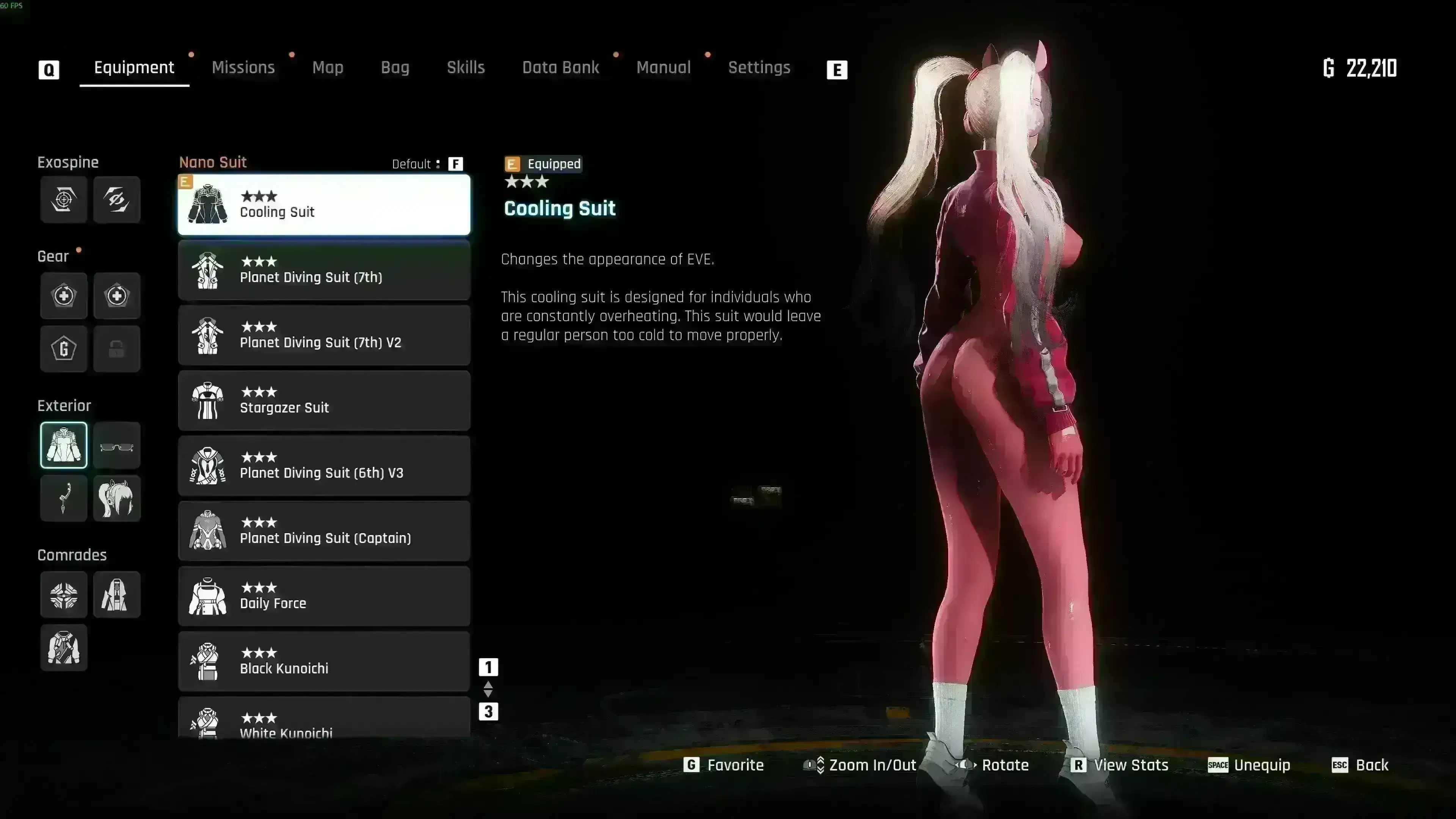Open the Settings tab

(759, 68)
